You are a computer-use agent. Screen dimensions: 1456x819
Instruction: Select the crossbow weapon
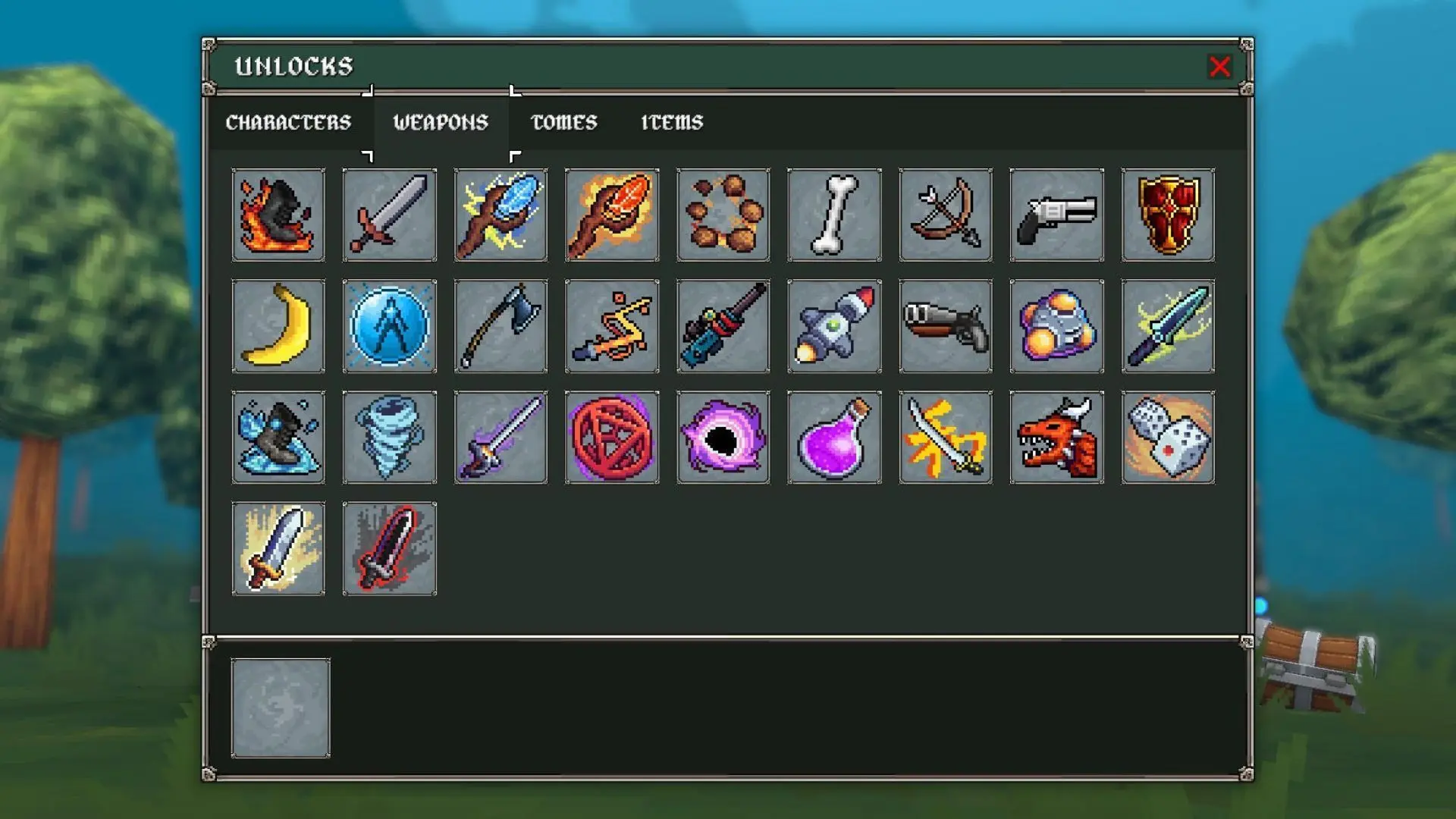(945, 215)
